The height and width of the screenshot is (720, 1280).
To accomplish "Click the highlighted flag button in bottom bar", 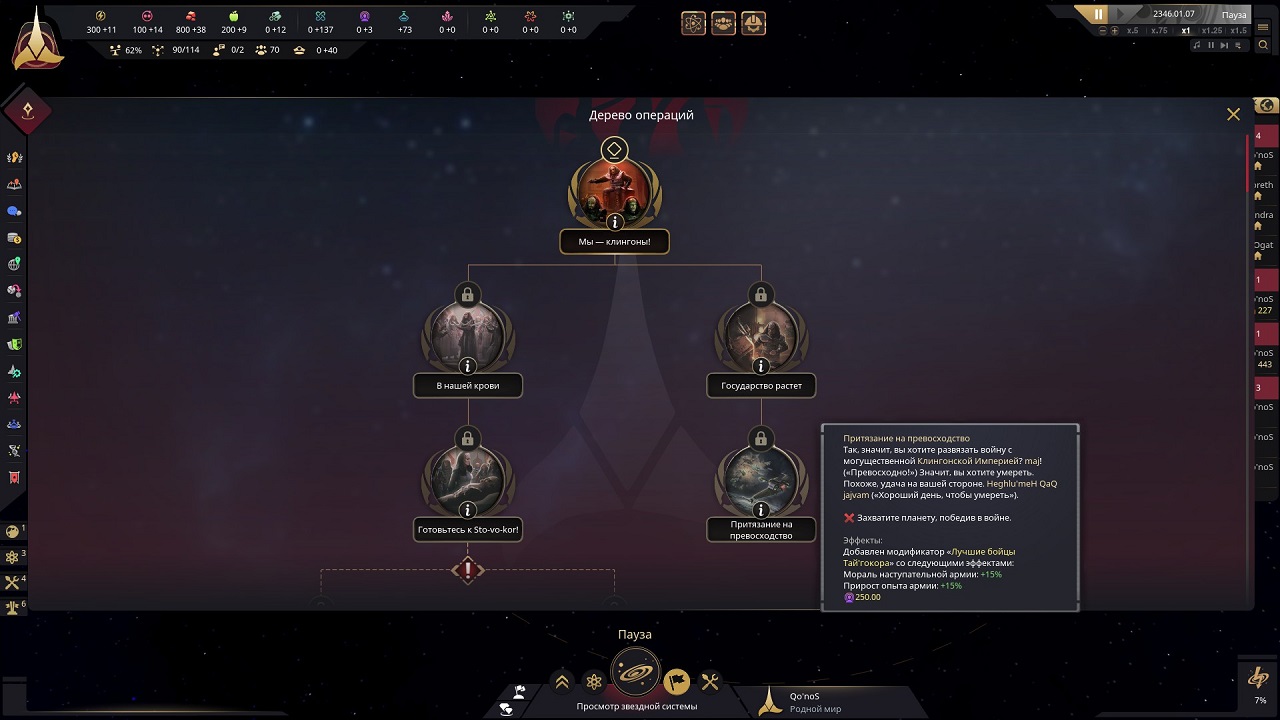I will [x=677, y=682].
